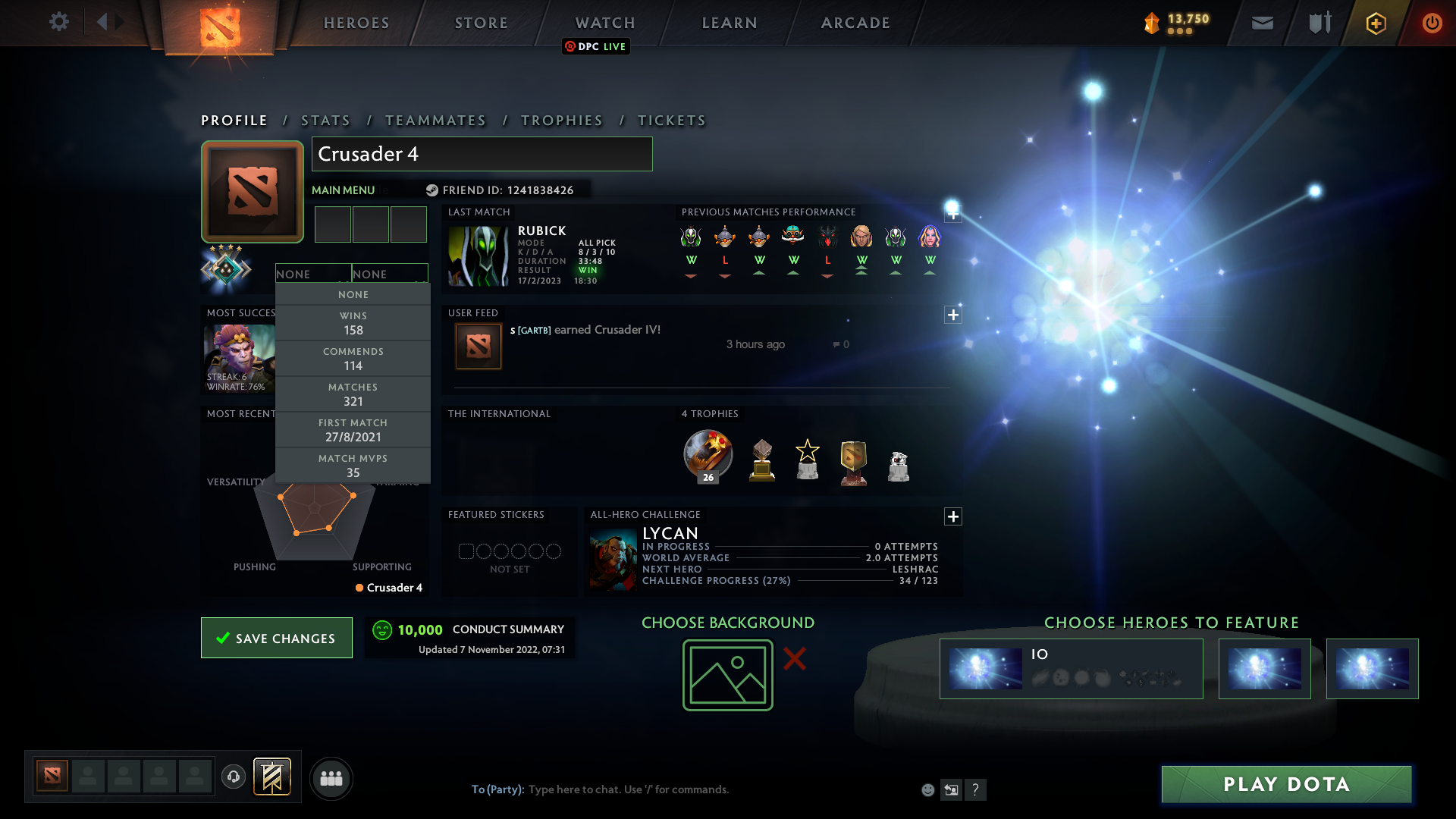Open voice chat with the headset icon
1456x819 pixels.
tap(233, 778)
